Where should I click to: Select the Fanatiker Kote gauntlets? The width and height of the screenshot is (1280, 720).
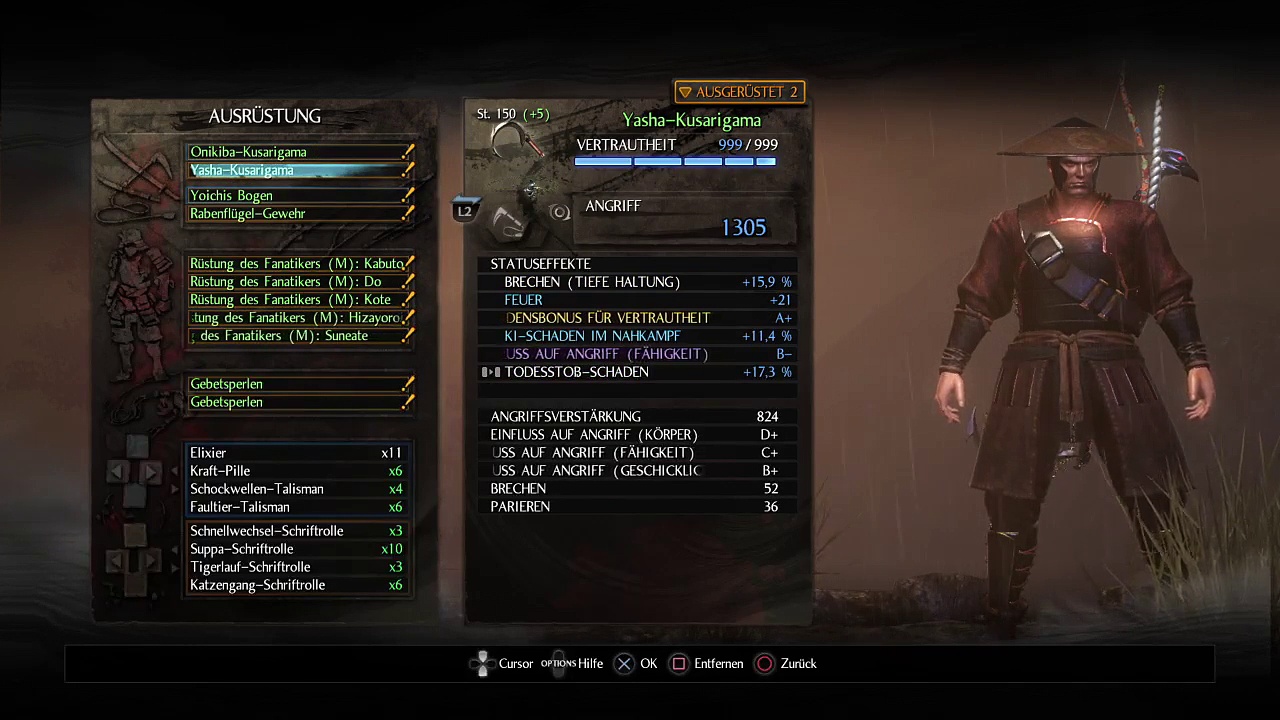[x=298, y=300]
